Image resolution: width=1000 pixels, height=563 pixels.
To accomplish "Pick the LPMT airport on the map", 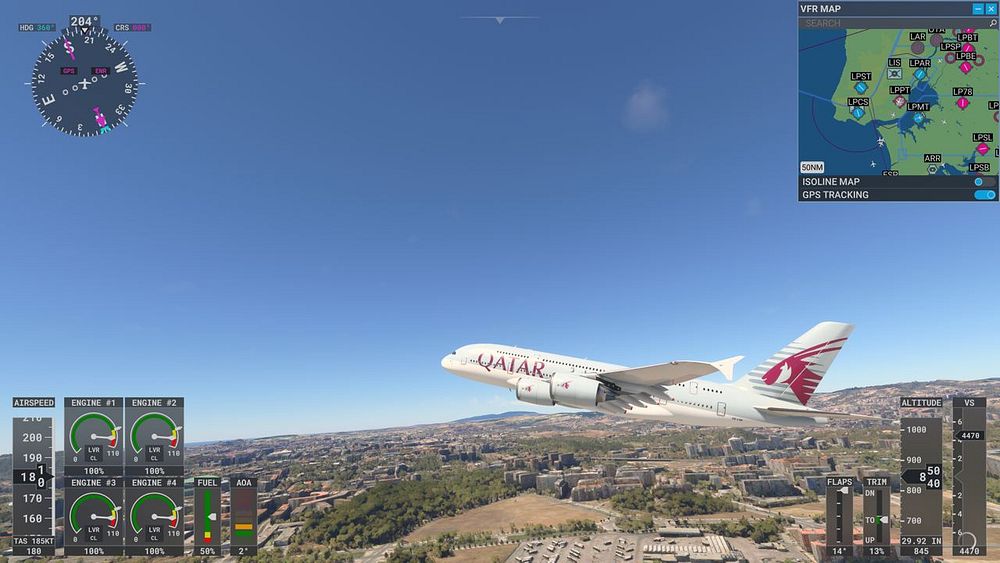I will pos(918,118).
